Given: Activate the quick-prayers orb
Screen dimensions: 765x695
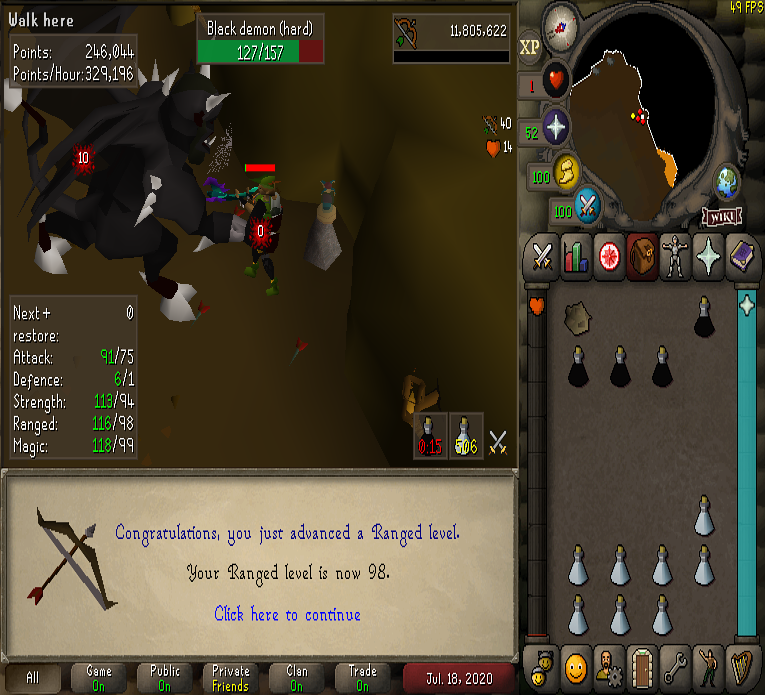Looking at the screenshot, I should (x=555, y=129).
